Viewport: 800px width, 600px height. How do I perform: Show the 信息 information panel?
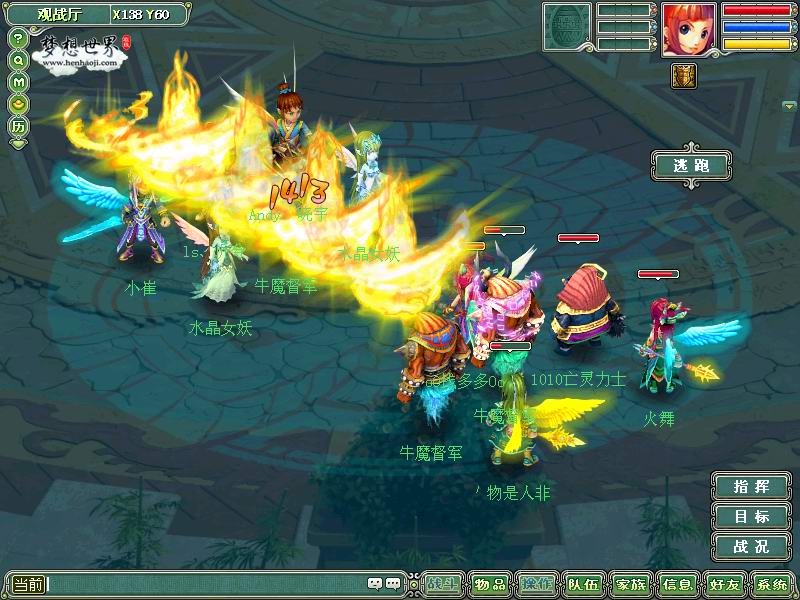(x=677, y=584)
